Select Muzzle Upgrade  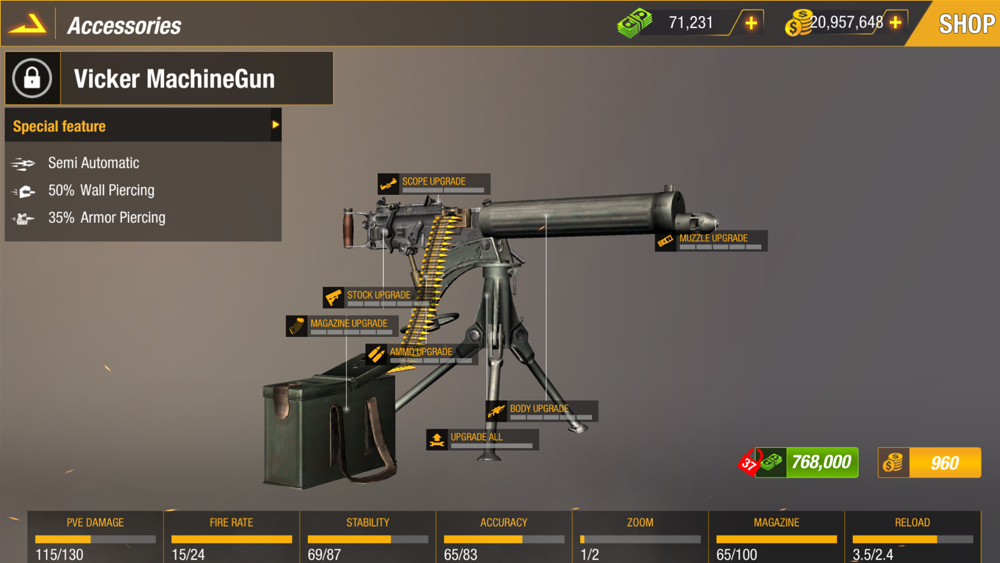click(x=711, y=241)
